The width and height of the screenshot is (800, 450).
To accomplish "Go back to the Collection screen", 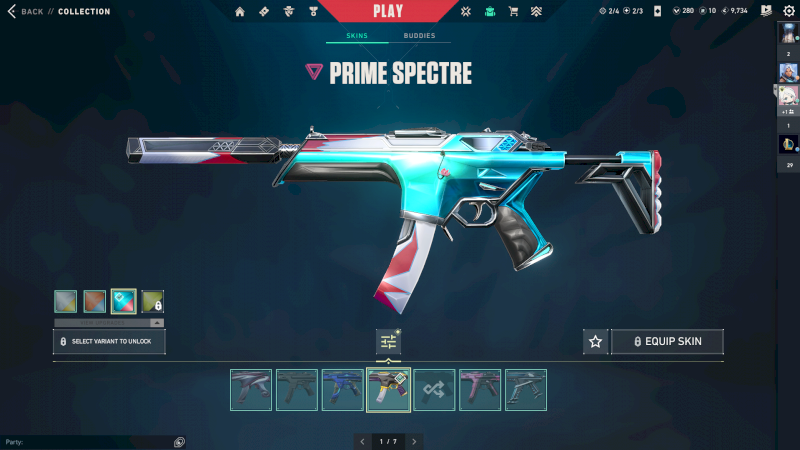I will [27, 12].
